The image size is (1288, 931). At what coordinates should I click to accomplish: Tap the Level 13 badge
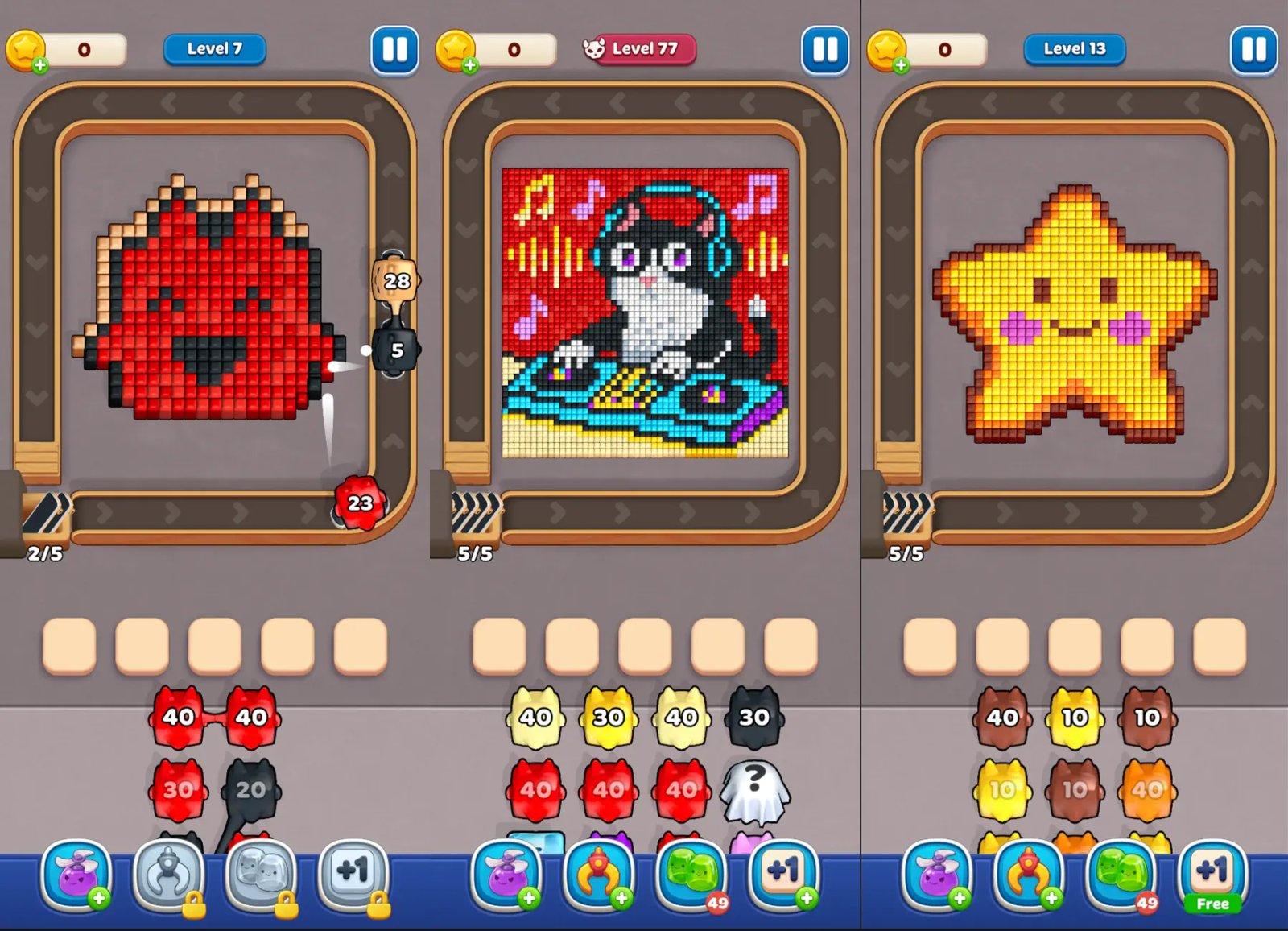tap(1074, 48)
